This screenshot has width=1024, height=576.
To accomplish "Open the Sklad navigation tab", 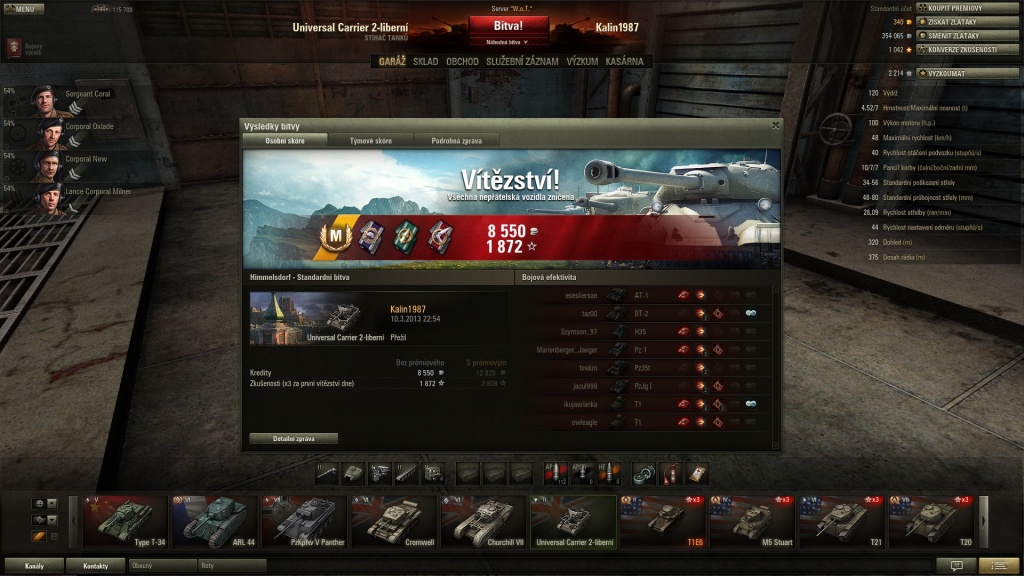I will click(425, 61).
